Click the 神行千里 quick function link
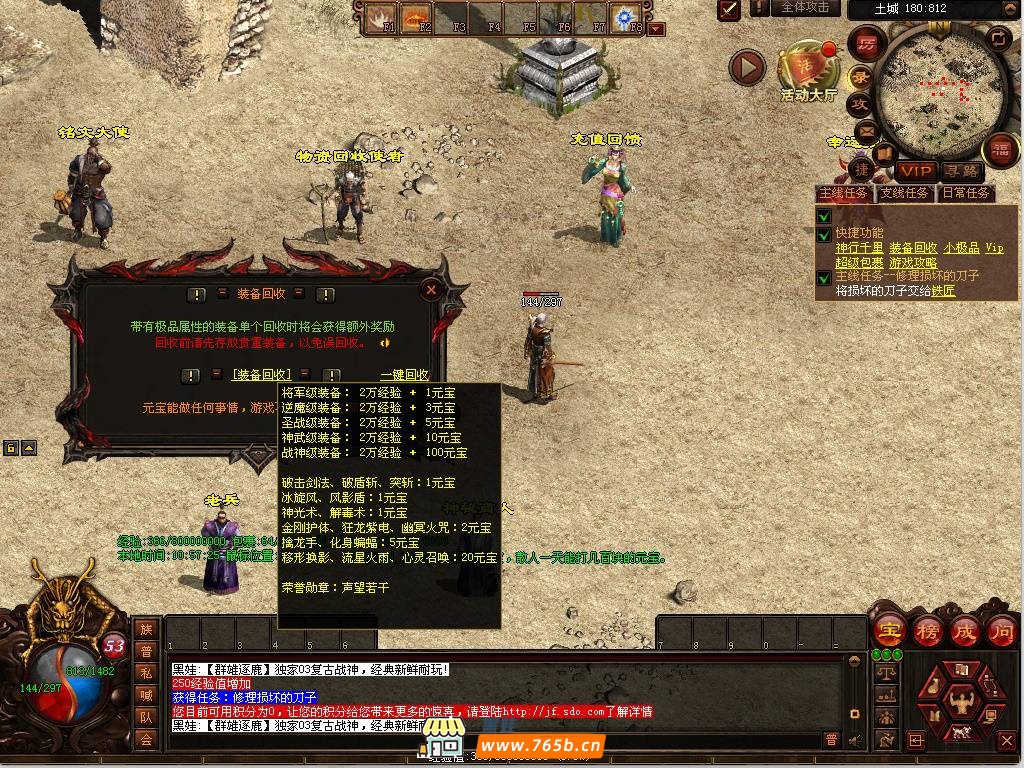 click(x=859, y=248)
